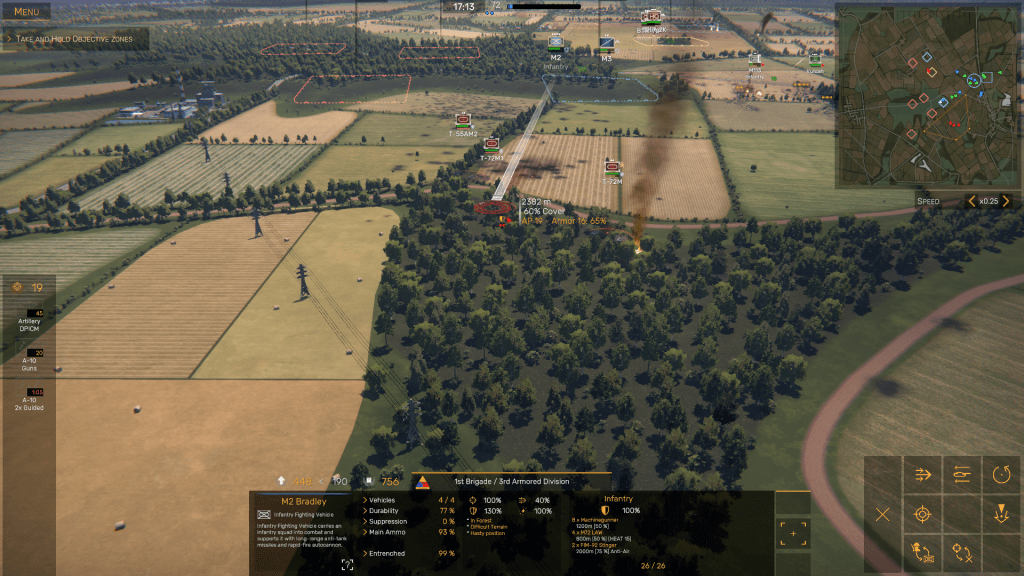
Task: Call in the A-10 Guns strike
Action: click(x=29, y=358)
